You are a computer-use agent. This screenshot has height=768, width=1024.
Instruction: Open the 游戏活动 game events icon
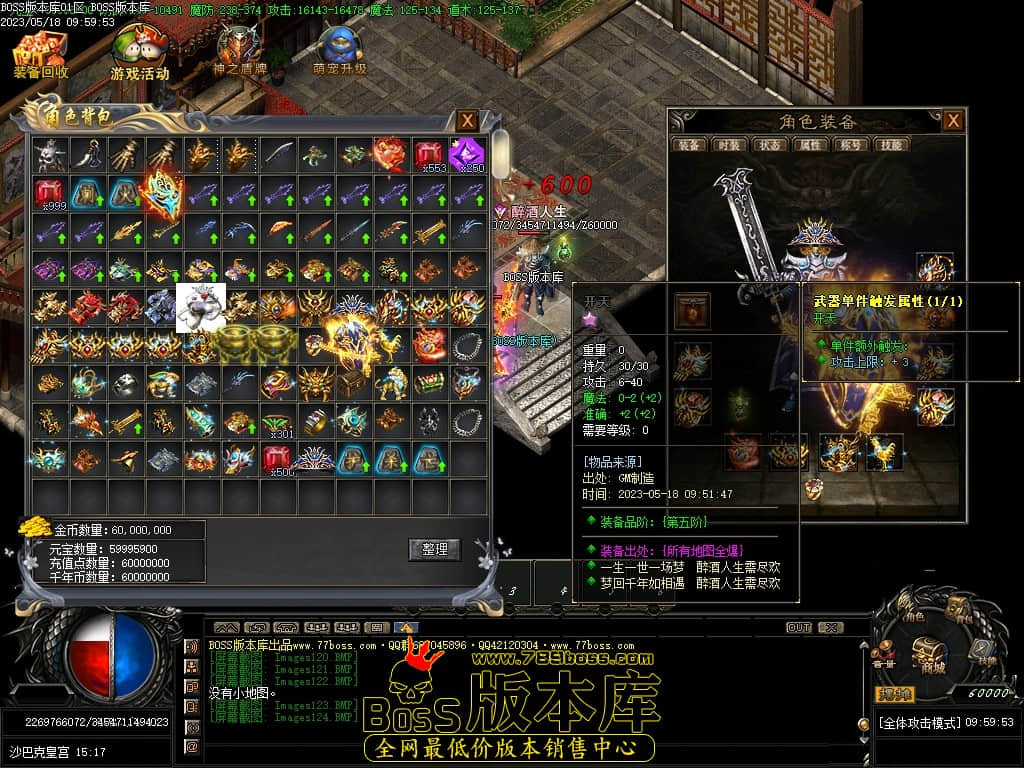click(x=139, y=54)
